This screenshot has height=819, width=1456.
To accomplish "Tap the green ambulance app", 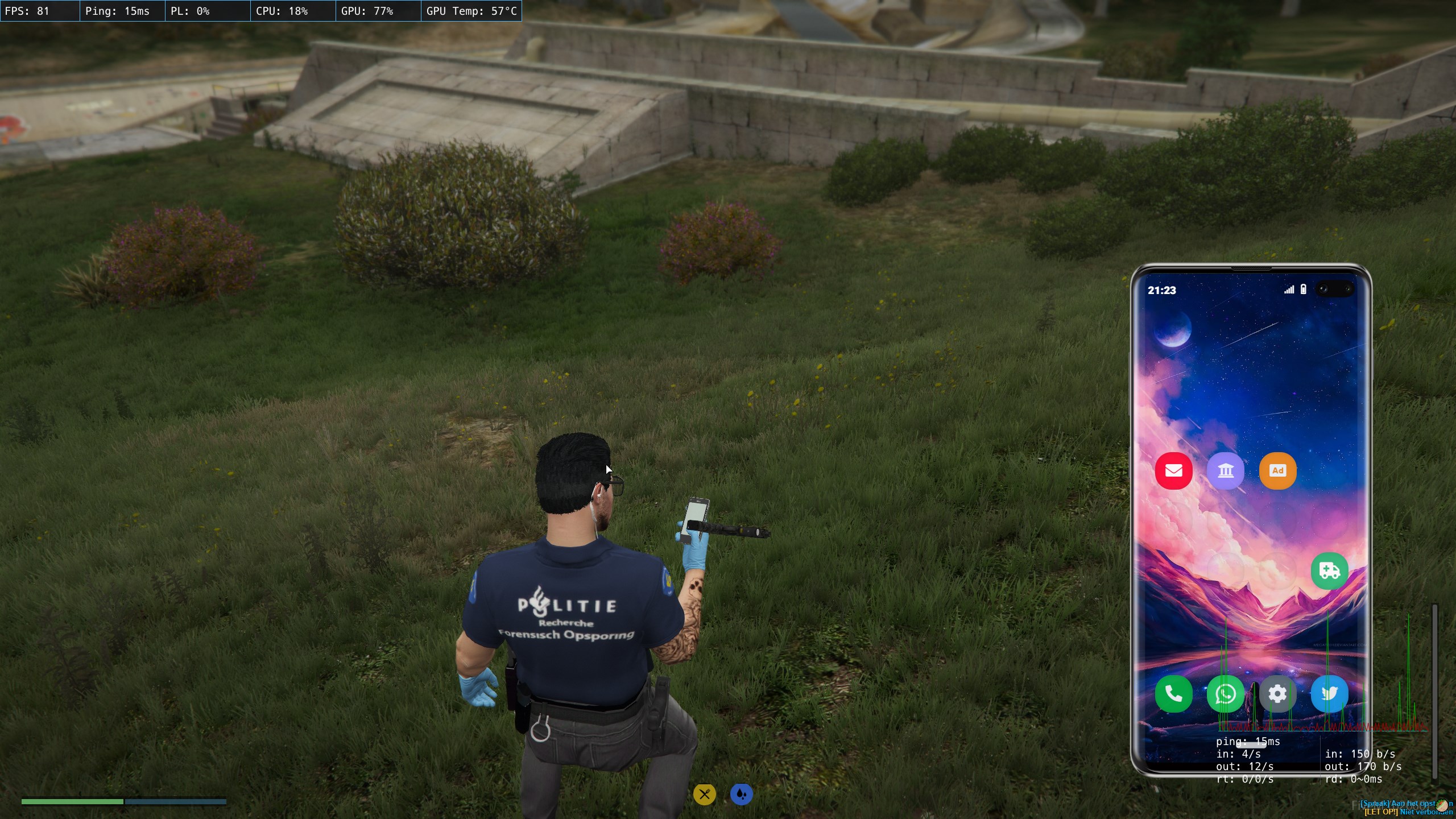I will [1329, 570].
